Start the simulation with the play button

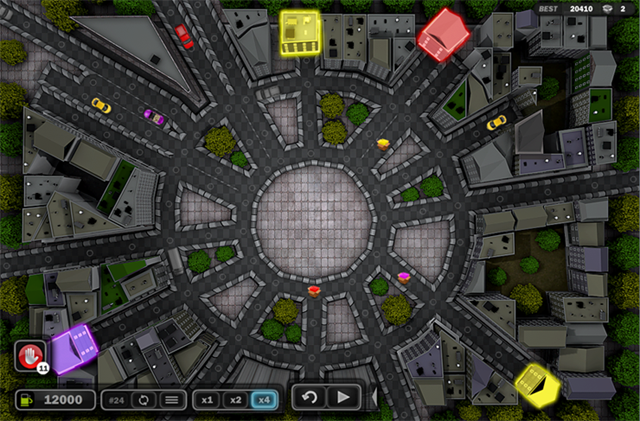tap(343, 397)
